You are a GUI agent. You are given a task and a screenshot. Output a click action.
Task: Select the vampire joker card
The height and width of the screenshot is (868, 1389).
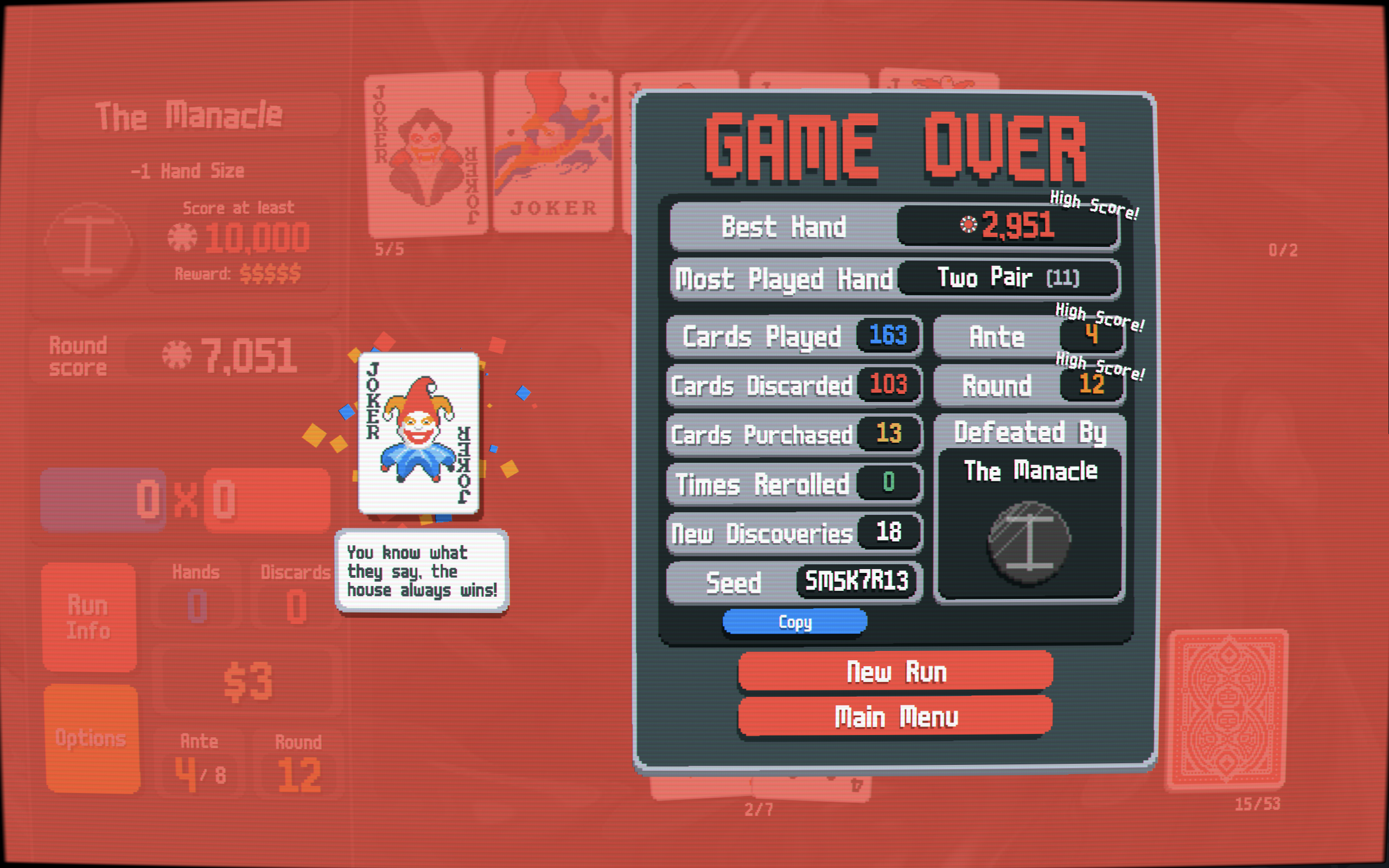click(x=426, y=154)
